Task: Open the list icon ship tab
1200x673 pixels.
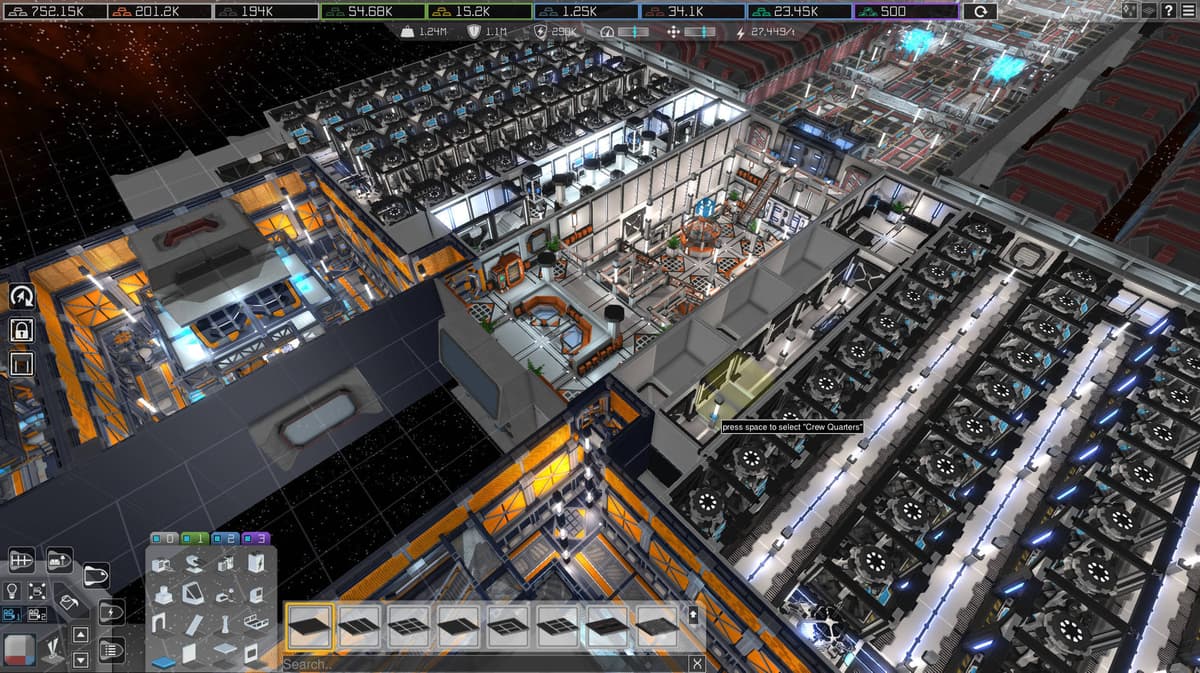Action: (x=109, y=649)
